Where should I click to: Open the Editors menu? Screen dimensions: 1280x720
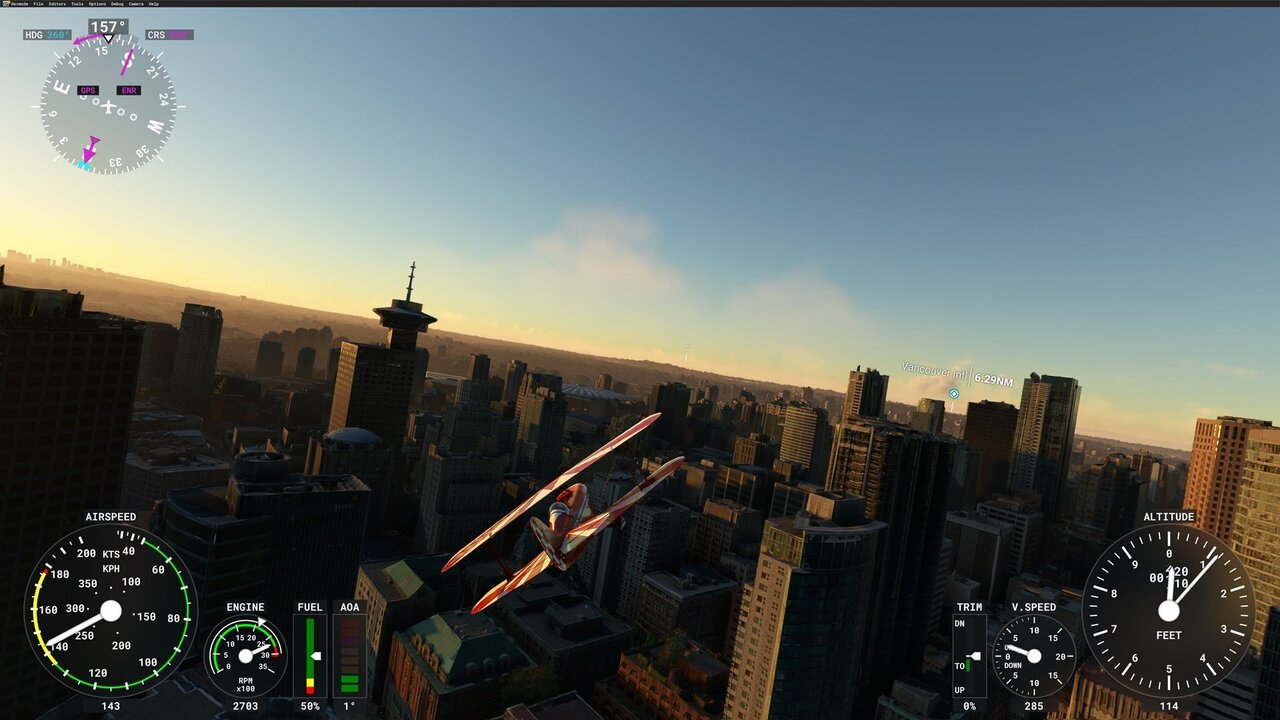click(x=57, y=4)
